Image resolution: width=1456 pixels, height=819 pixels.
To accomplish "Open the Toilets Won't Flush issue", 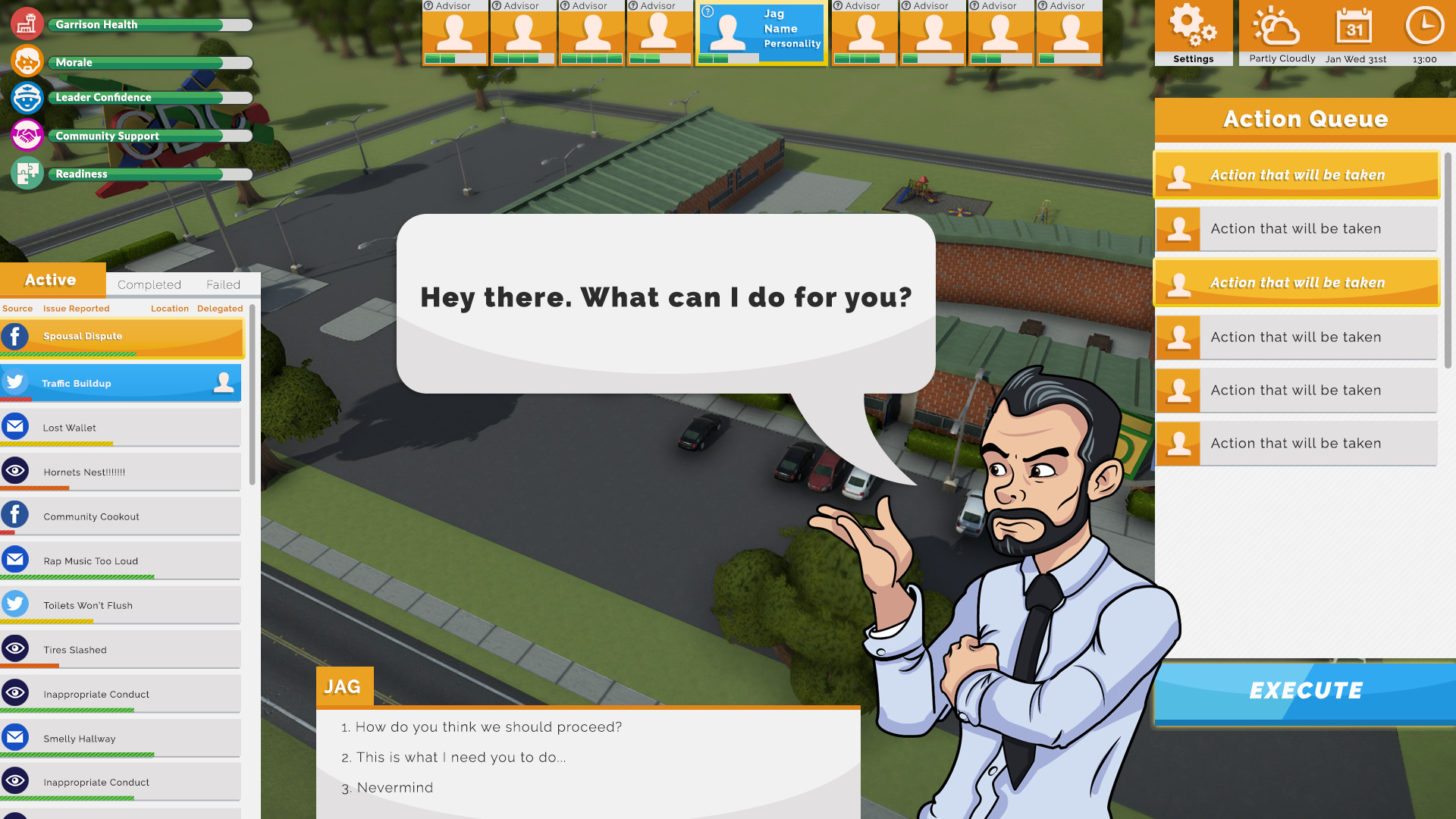I will (121, 605).
